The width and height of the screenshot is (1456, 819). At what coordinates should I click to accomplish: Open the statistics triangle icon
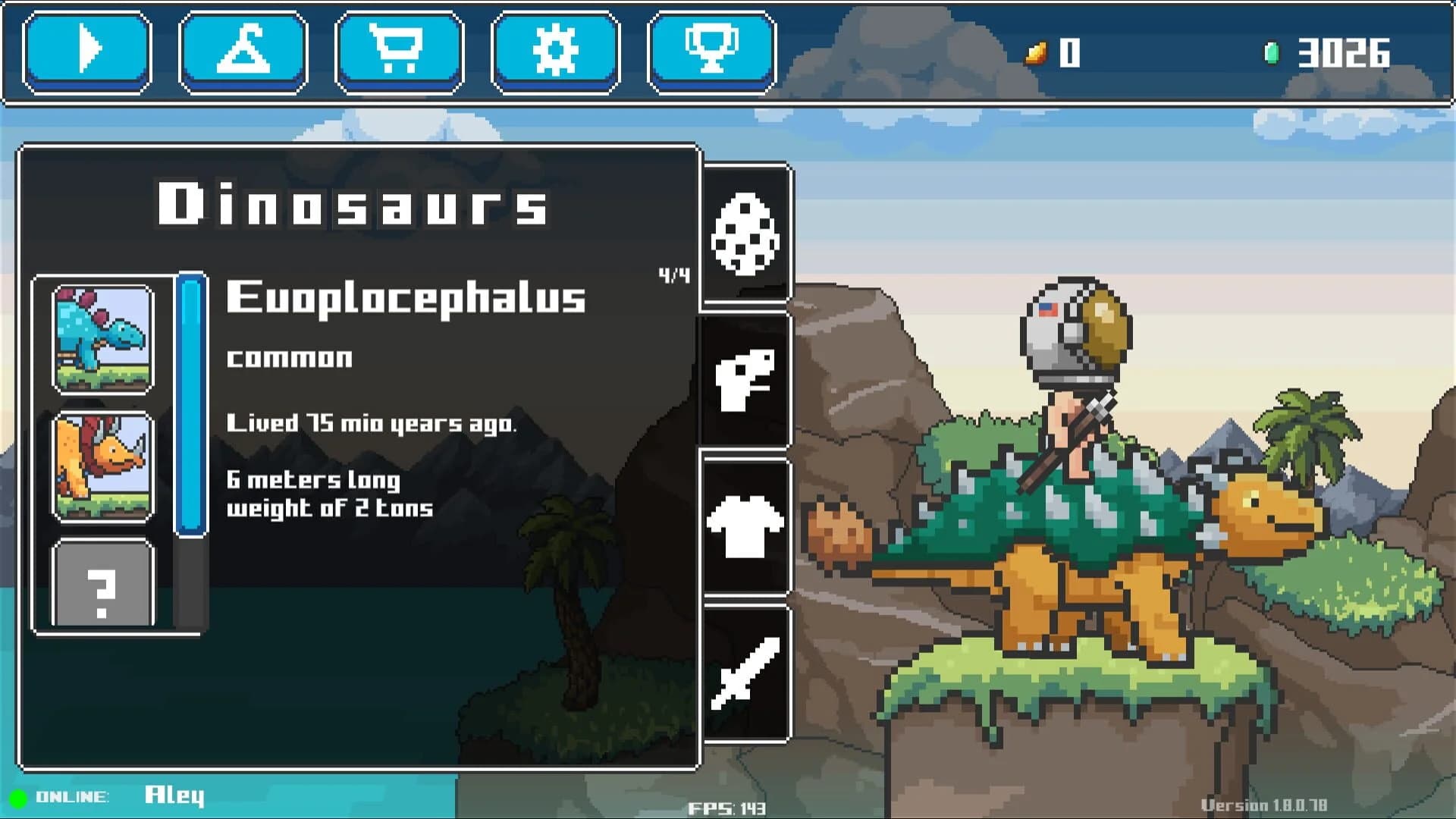click(241, 51)
